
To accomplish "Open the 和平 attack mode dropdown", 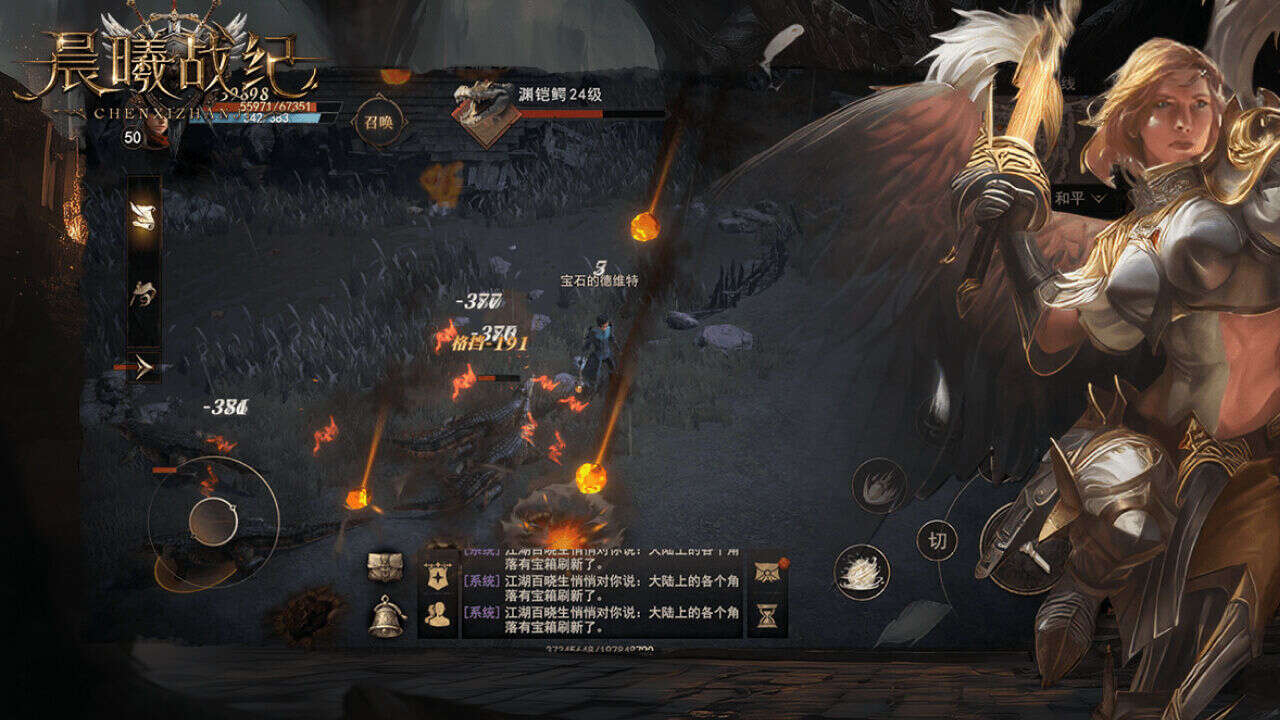I will tap(1080, 198).
